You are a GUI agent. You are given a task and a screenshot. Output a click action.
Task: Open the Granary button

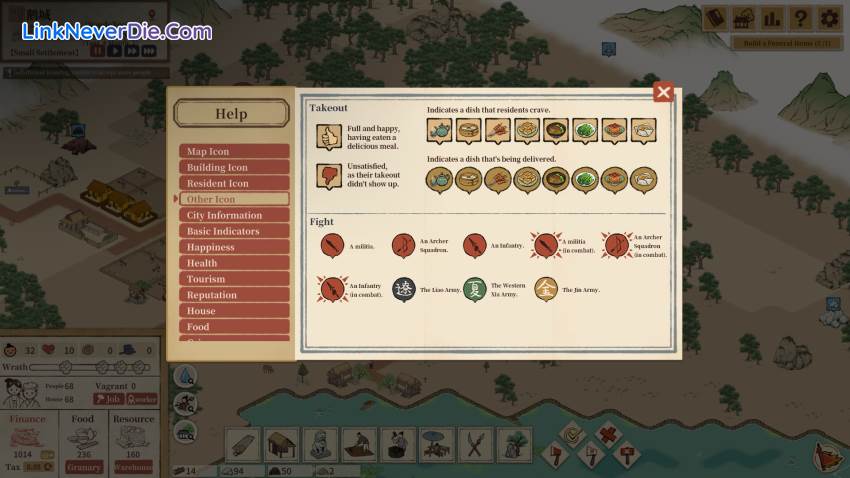[84, 467]
